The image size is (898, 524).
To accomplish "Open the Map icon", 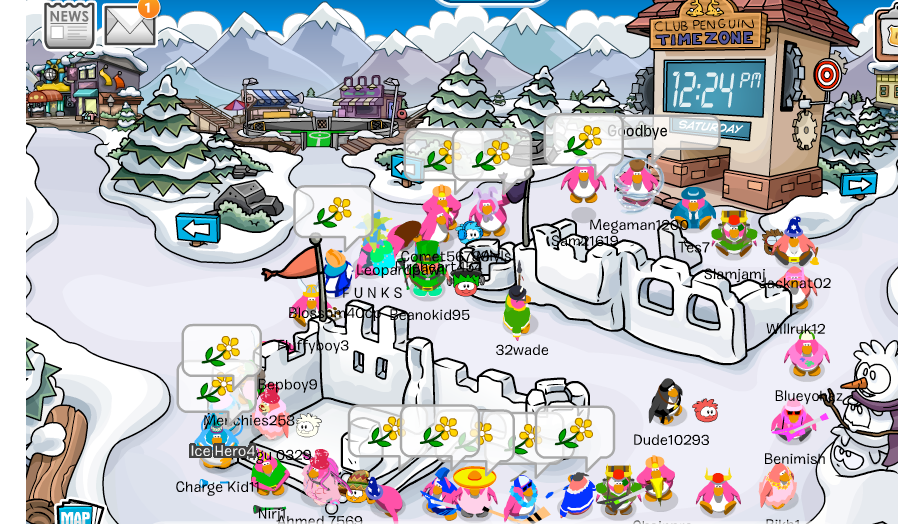I will [76, 514].
